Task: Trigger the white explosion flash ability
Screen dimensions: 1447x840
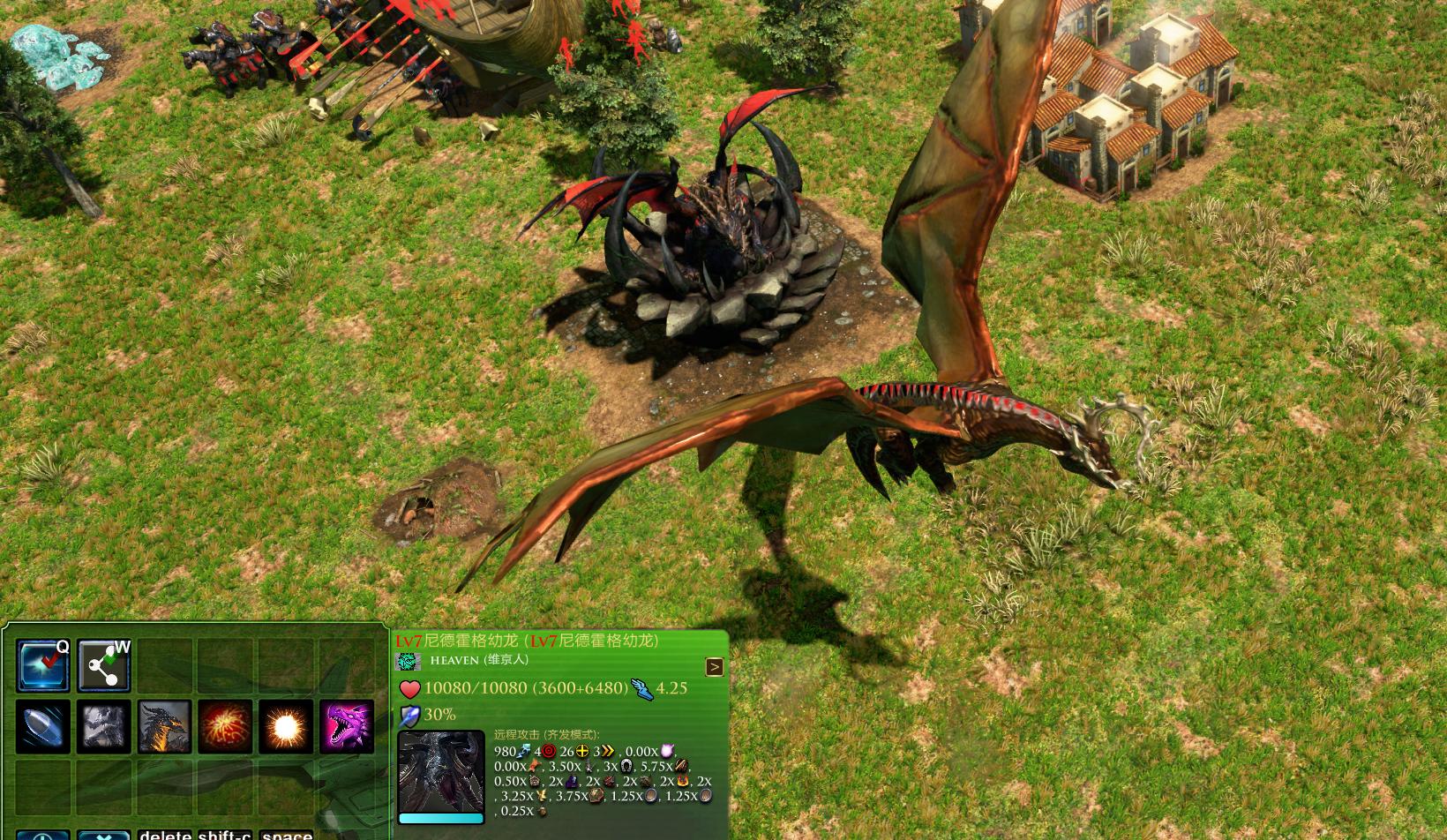Action: point(286,727)
